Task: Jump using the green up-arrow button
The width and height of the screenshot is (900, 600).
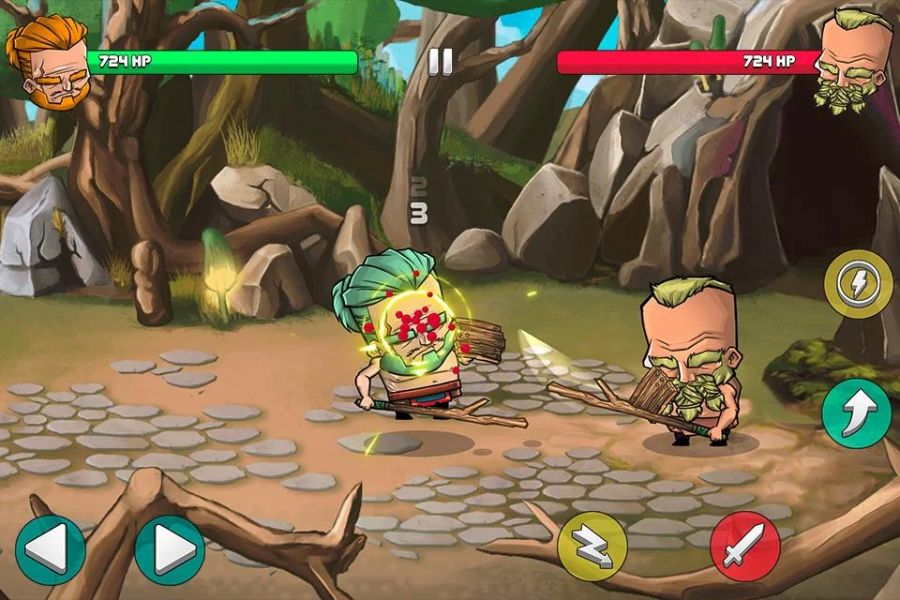Action: (x=857, y=413)
